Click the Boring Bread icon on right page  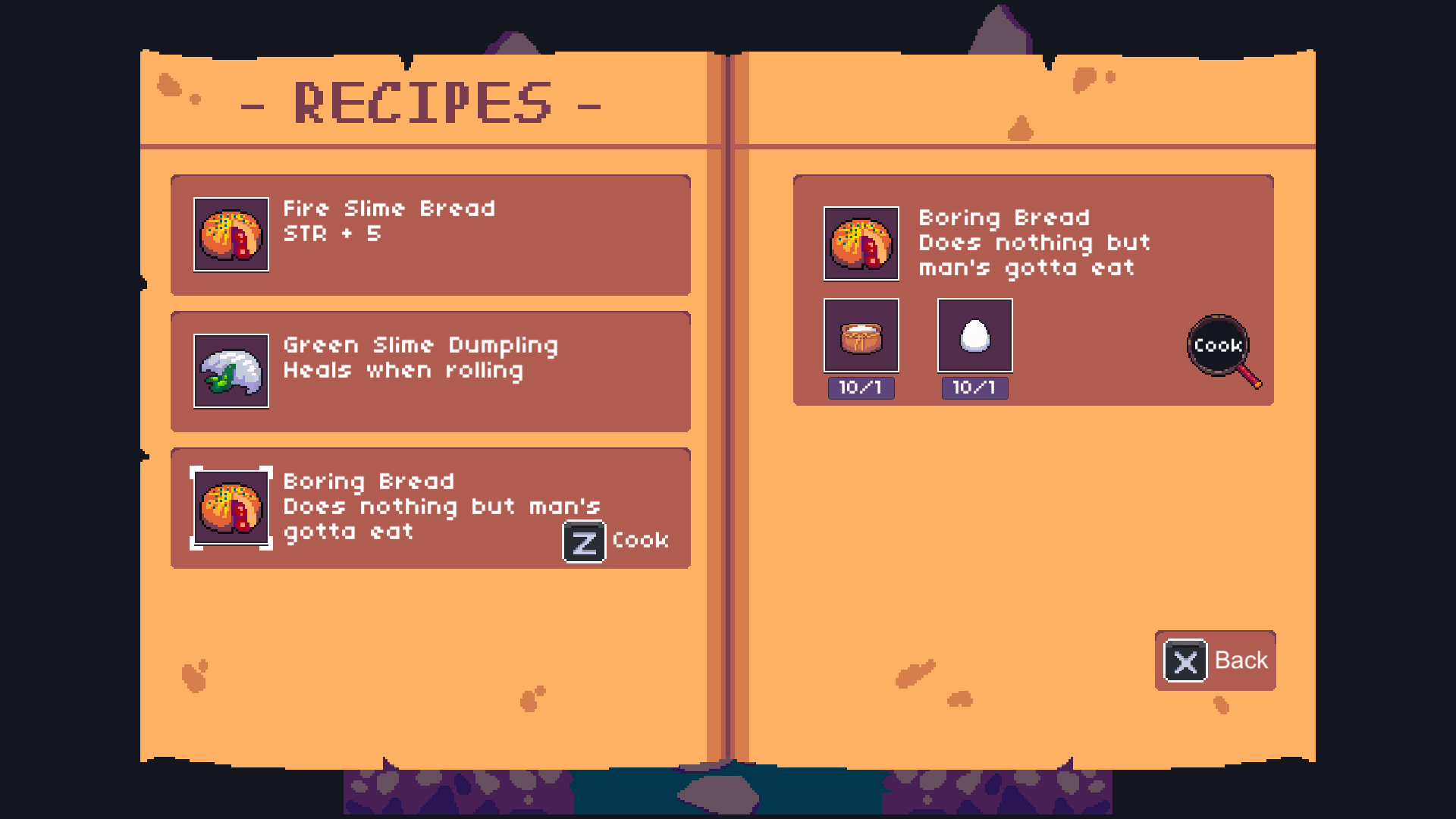[860, 244]
